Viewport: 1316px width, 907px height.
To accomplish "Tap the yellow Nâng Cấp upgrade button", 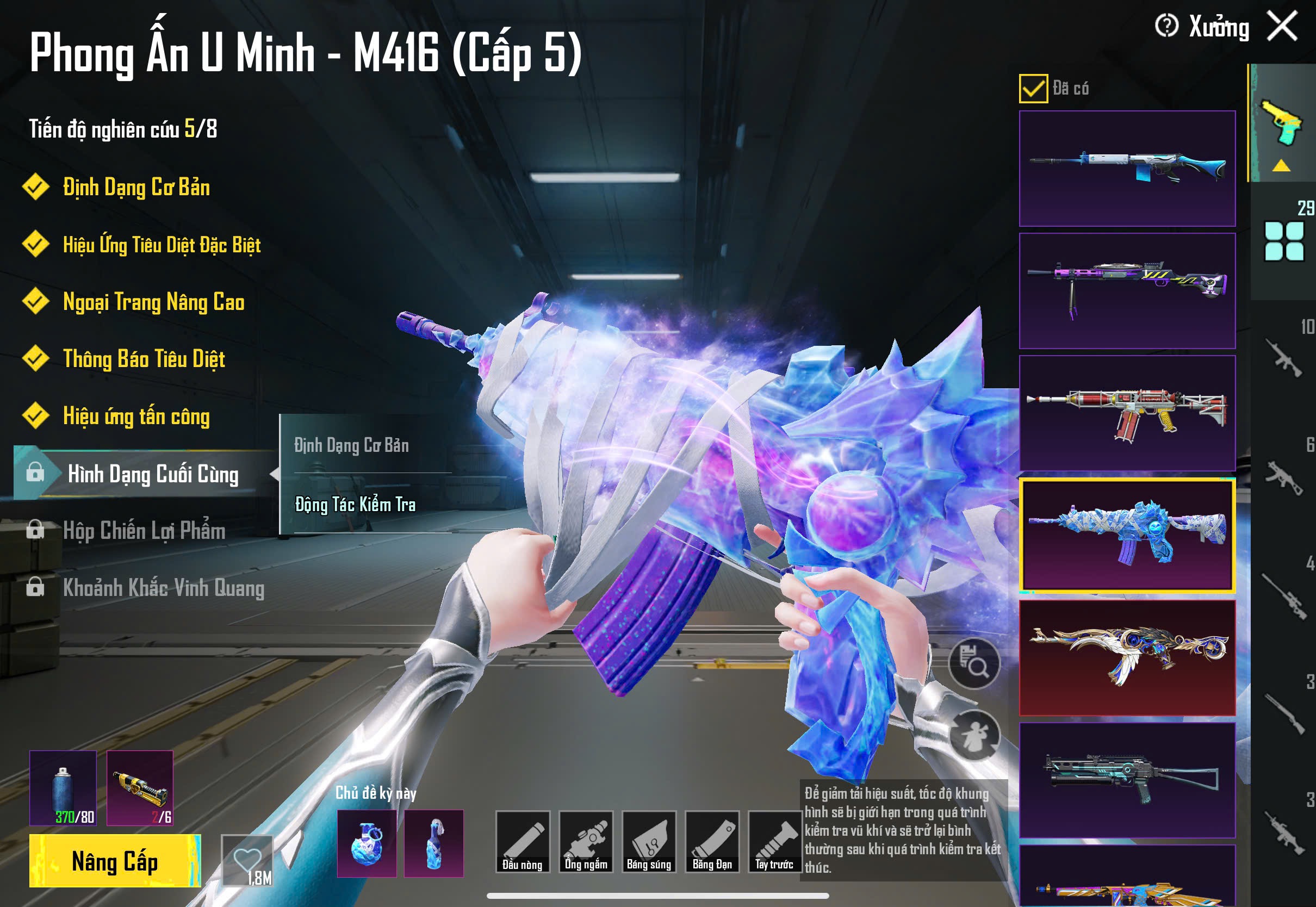I will [115, 861].
